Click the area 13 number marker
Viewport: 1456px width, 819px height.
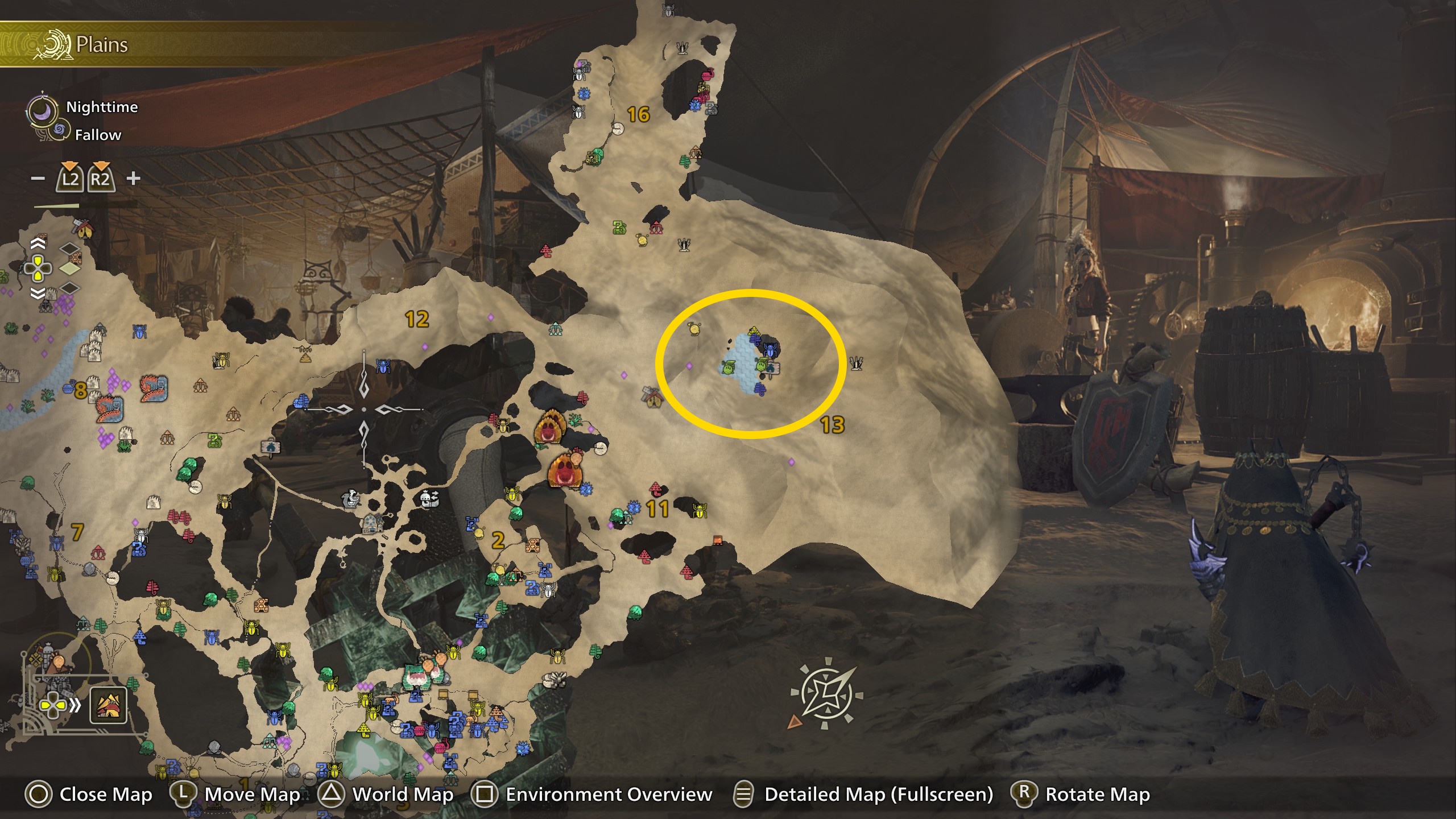pyautogui.click(x=832, y=425)
